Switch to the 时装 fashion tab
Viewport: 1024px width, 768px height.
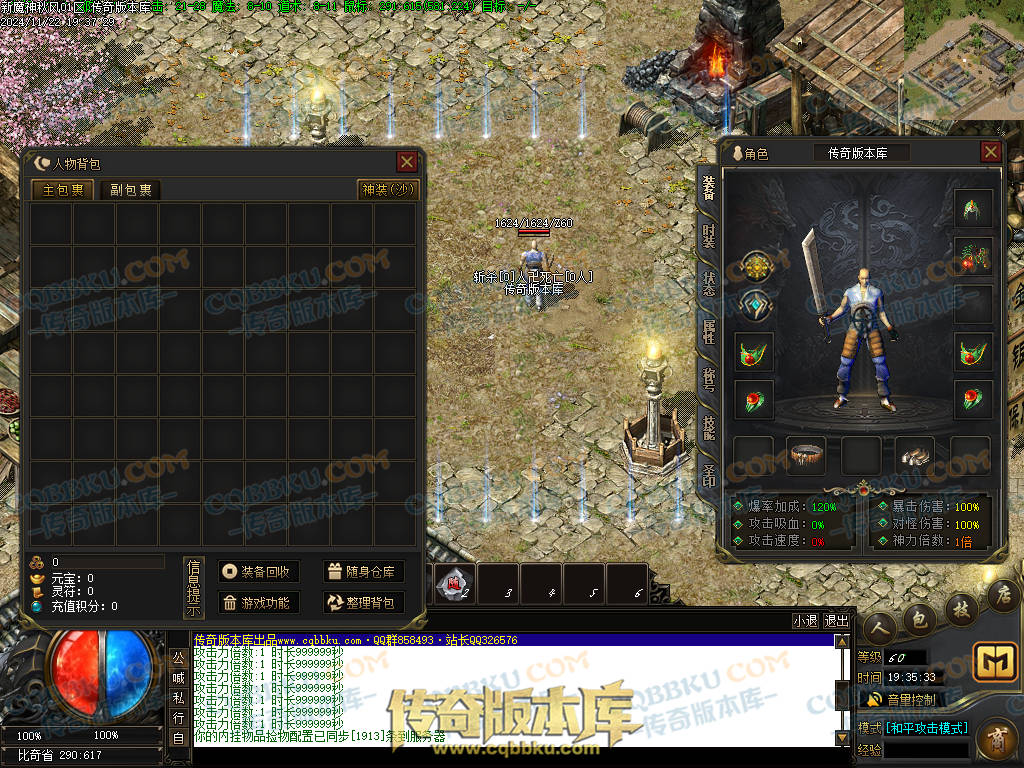coord(709,236)
